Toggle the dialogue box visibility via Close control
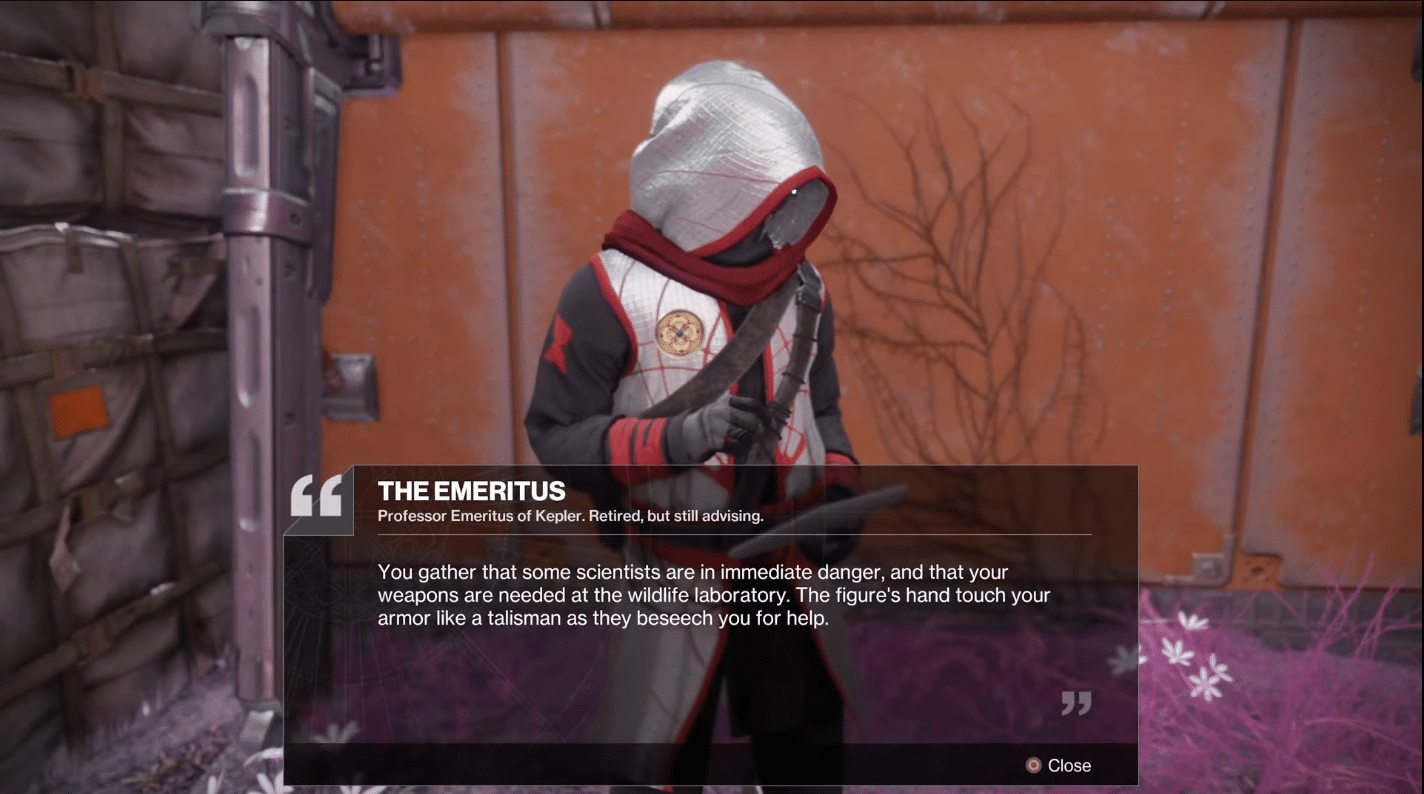The width and height of the screenshot is (1424, 794). pyautogui.click(x=1068, y=765)
